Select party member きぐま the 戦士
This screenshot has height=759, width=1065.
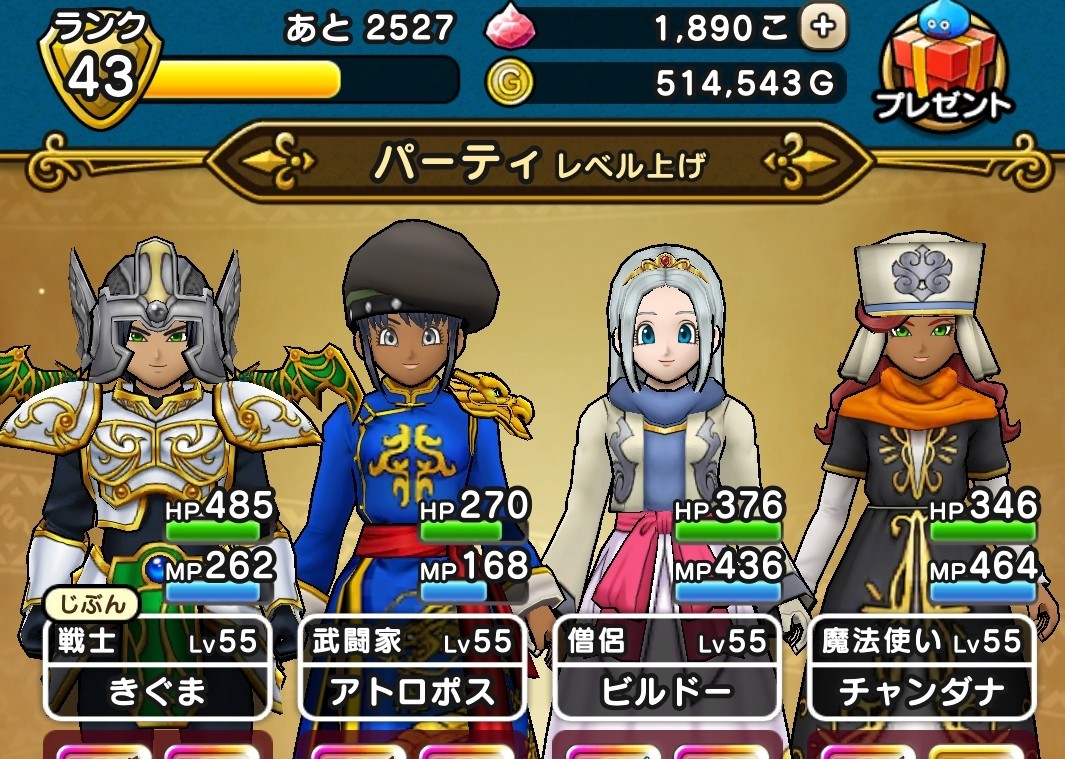(157, 668)
